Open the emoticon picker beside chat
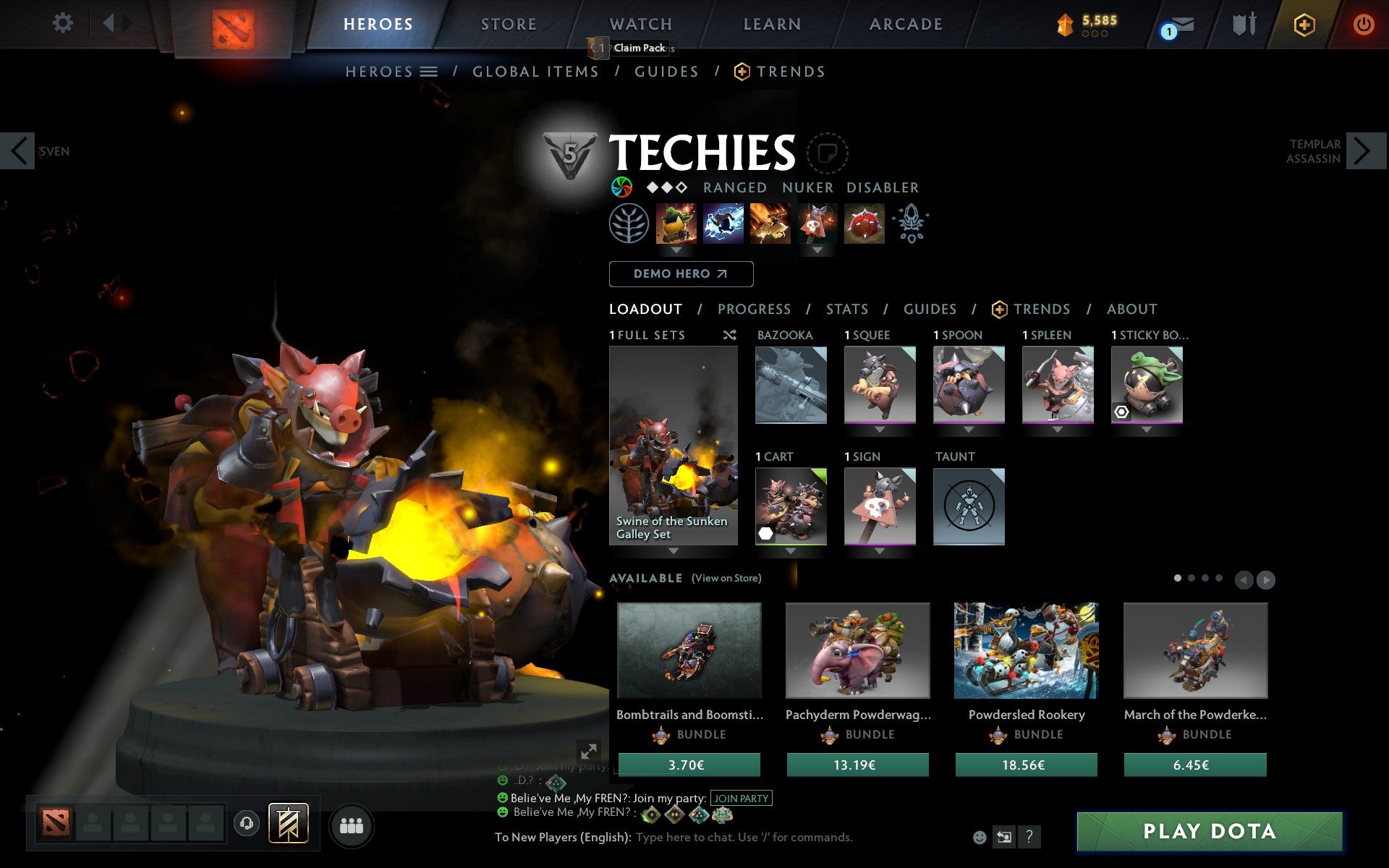This screenshot has width=1389, height=868. click(x=980, y=838)
